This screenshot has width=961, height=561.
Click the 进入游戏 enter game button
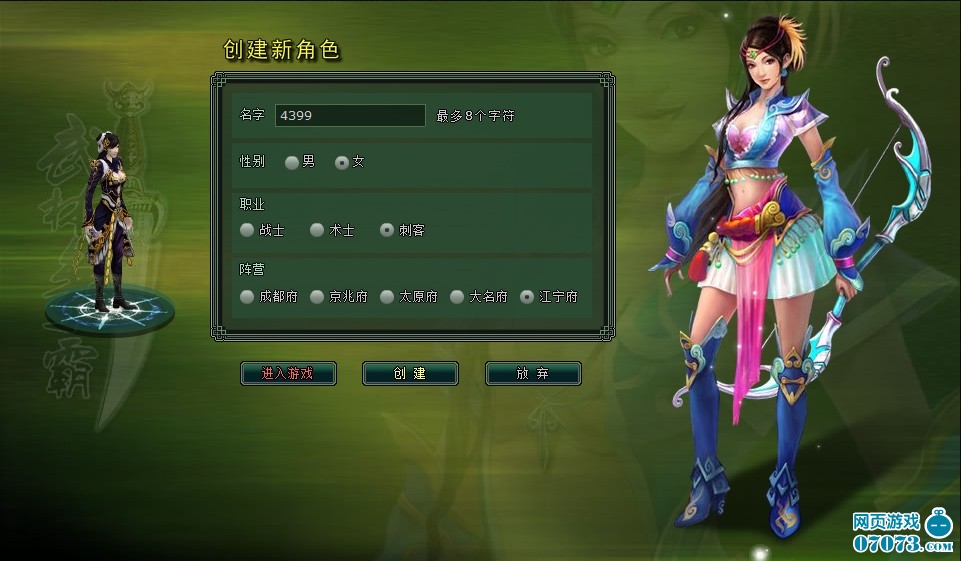click(288, 374)
